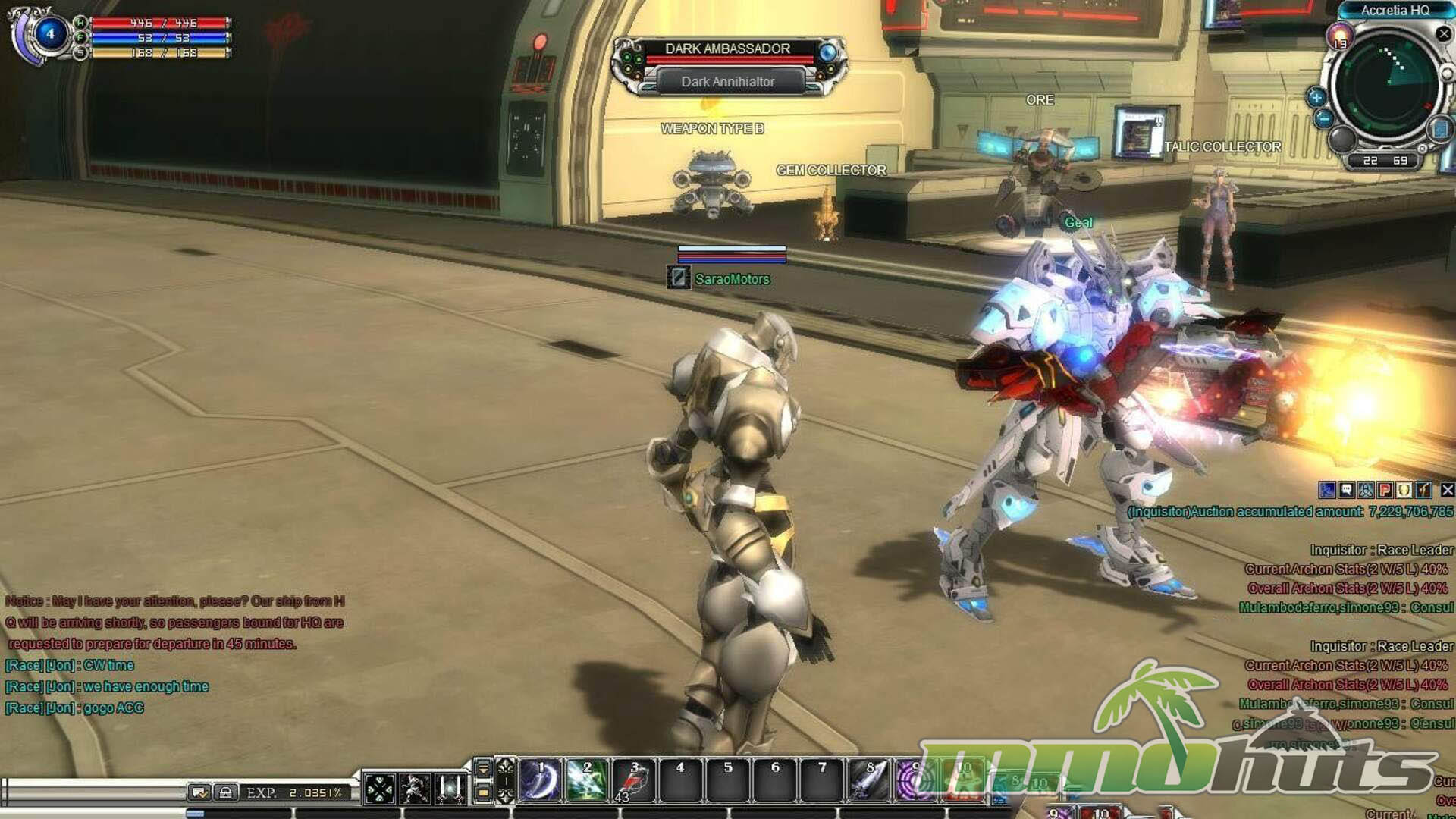Use the green burst skill in slot 2
This screenshot has height=819, width=1456.
click(587, 780)
